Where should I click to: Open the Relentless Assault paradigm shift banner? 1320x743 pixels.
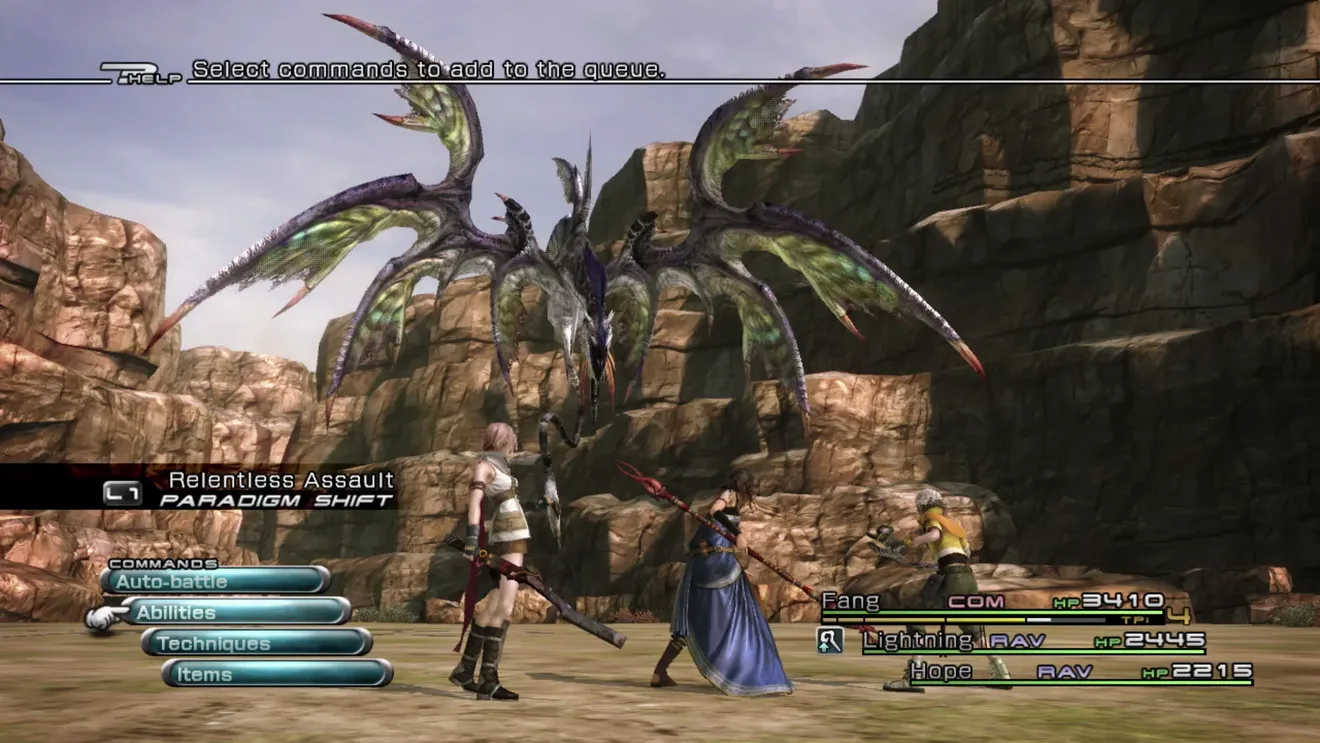click(250, 489)
